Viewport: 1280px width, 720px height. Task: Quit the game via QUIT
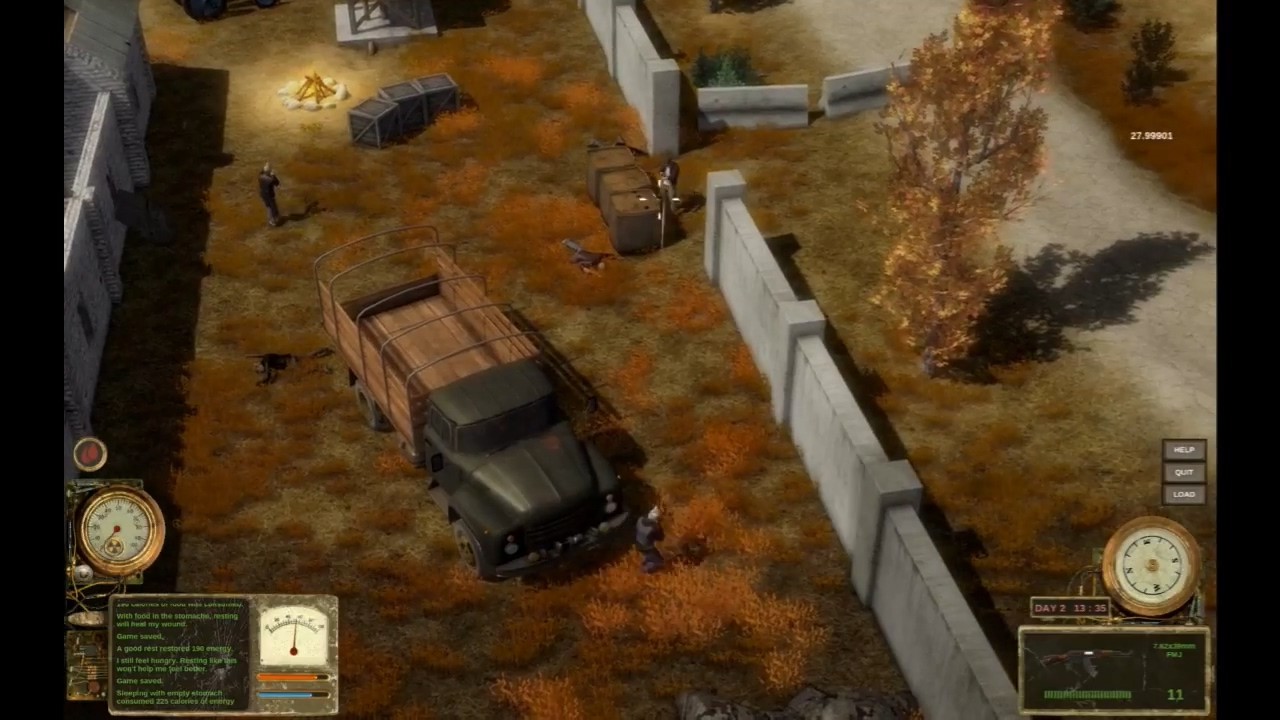click(x=1183, y=472)
